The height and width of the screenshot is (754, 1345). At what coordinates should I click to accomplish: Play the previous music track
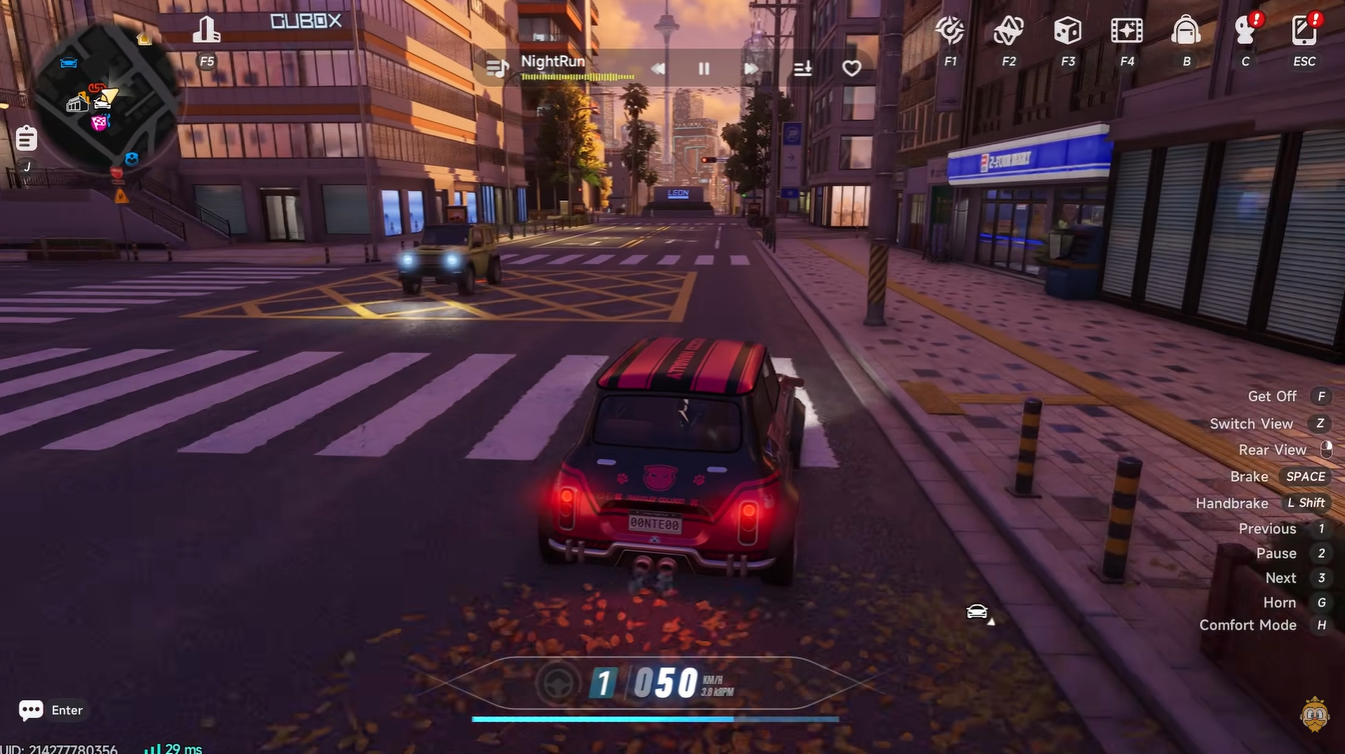click(655, 67)
